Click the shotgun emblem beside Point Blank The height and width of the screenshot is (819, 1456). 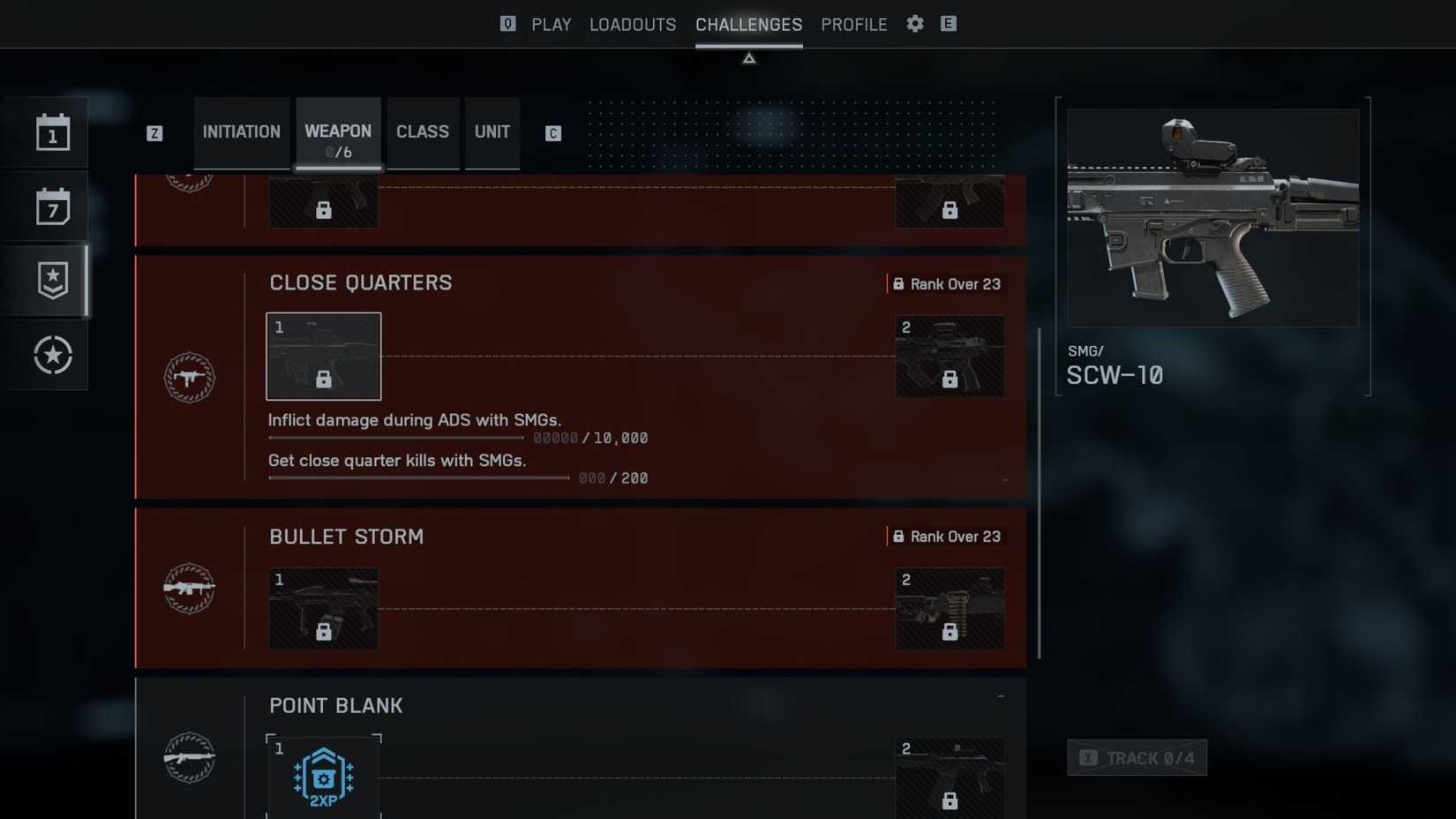188,756
